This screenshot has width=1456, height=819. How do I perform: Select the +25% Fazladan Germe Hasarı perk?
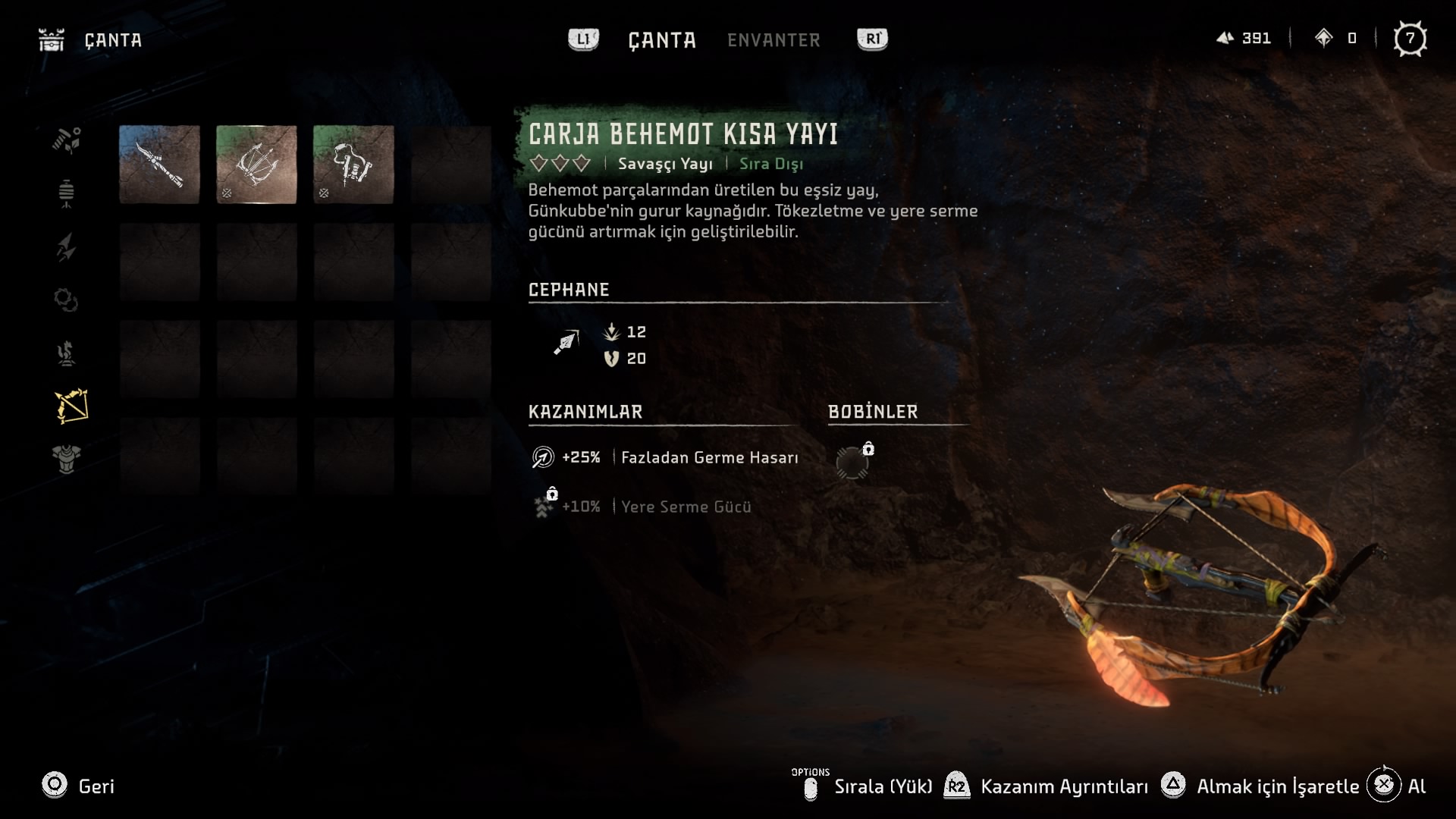point(665,457)
